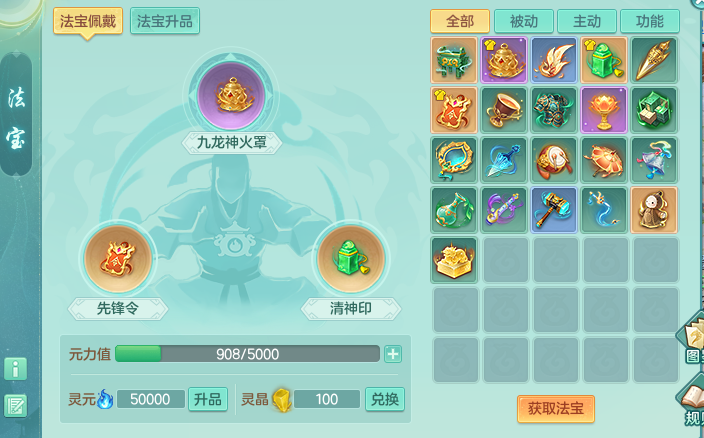Switch to the 主动 filter tab
The width and height of the screenshot is (704, 438).
point(586,21)
